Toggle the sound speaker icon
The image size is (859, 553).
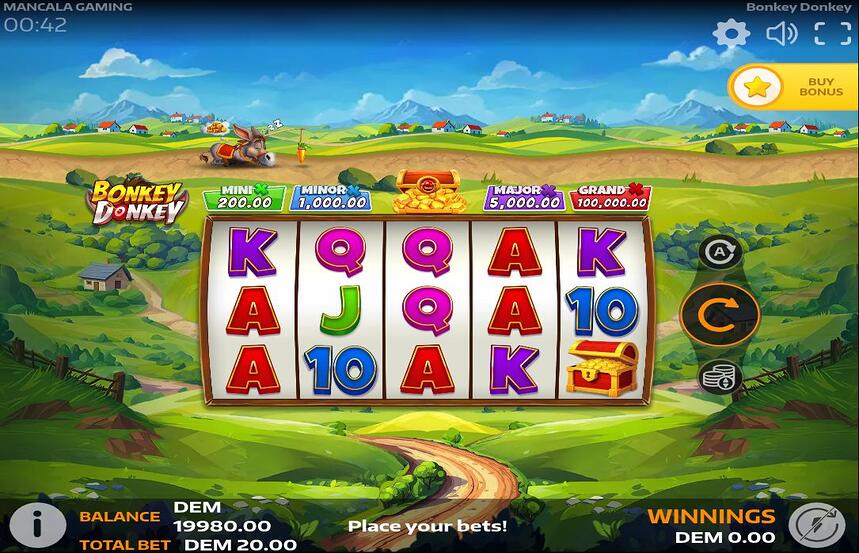tap(781, 34)
